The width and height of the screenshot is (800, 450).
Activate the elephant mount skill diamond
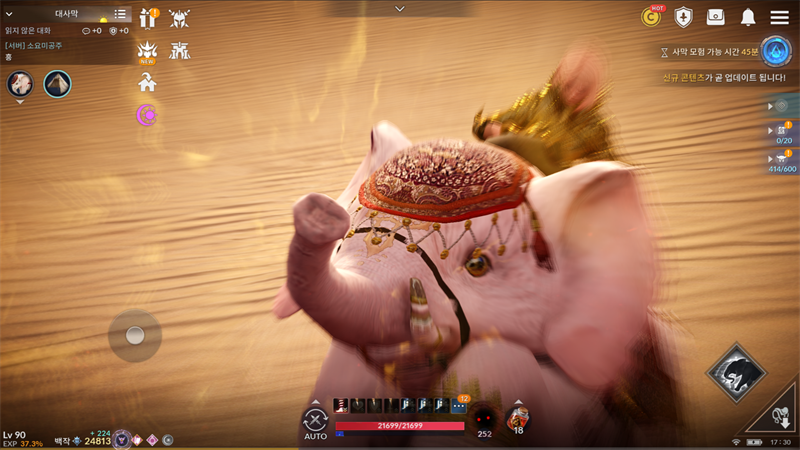pos(736,374)
